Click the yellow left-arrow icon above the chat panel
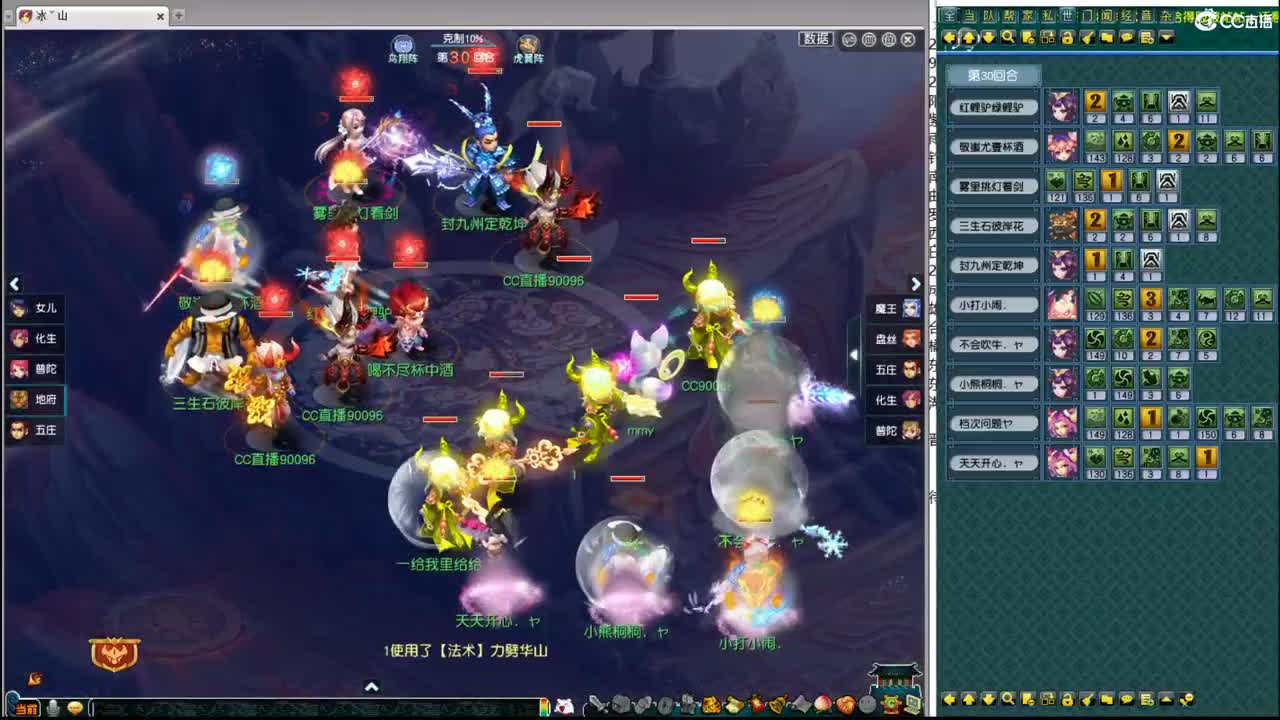This screenshot has height=720, width=1280. coord(949,37)
